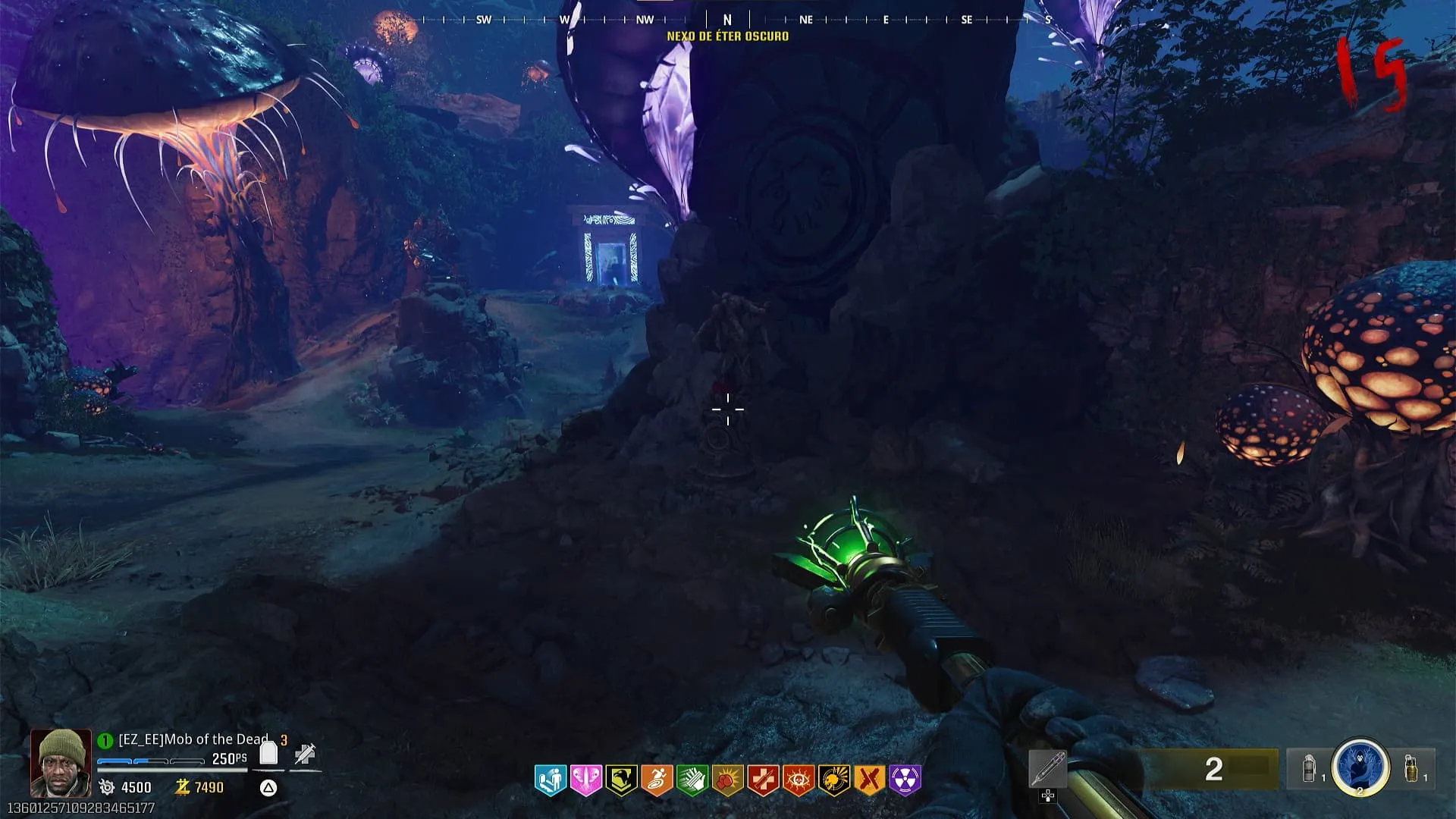Choose the skull-eye Death Perception perk icon
This screenshot has height=819, width=1456.
799,780
